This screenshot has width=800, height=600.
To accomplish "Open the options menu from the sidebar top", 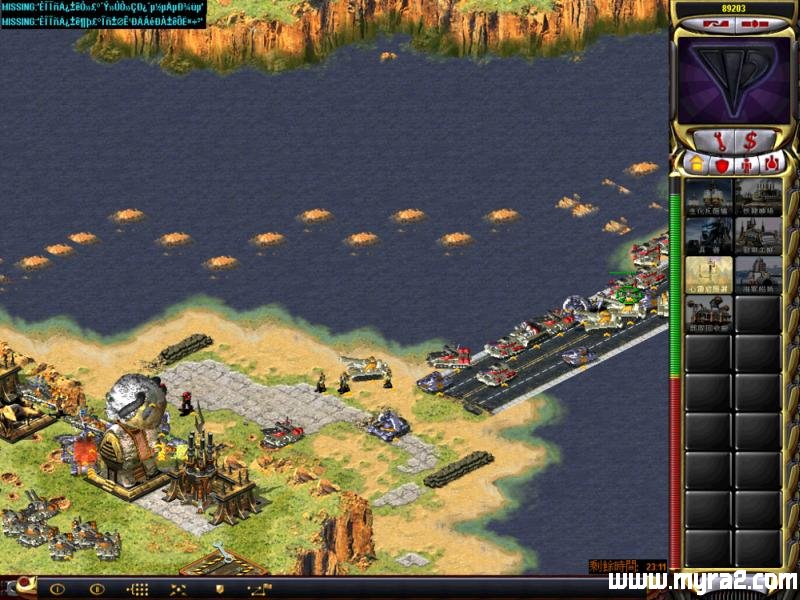I will tap(750, 22).
